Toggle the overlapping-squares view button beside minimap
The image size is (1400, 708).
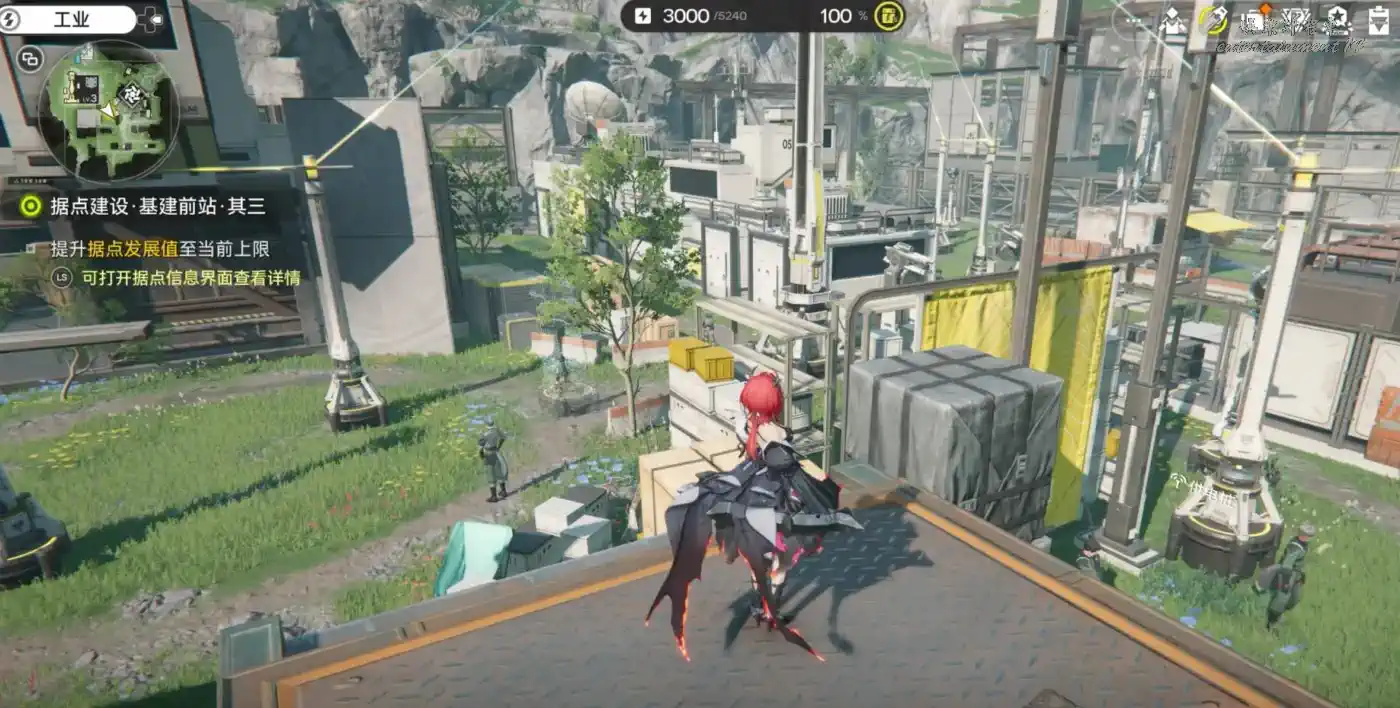point(30,59)
